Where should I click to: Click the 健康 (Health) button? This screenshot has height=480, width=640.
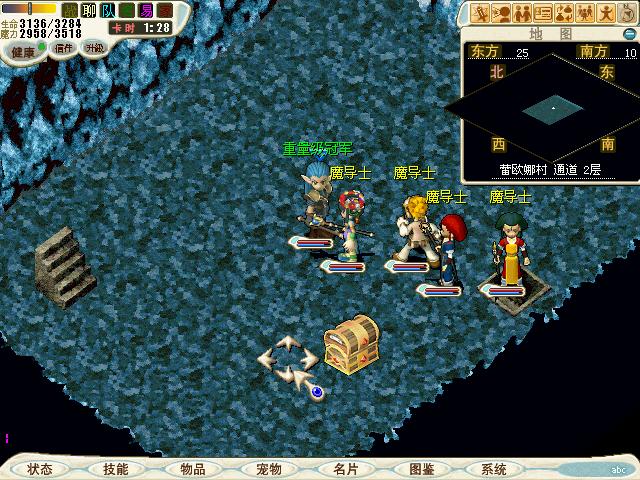(x=23, y=52)
